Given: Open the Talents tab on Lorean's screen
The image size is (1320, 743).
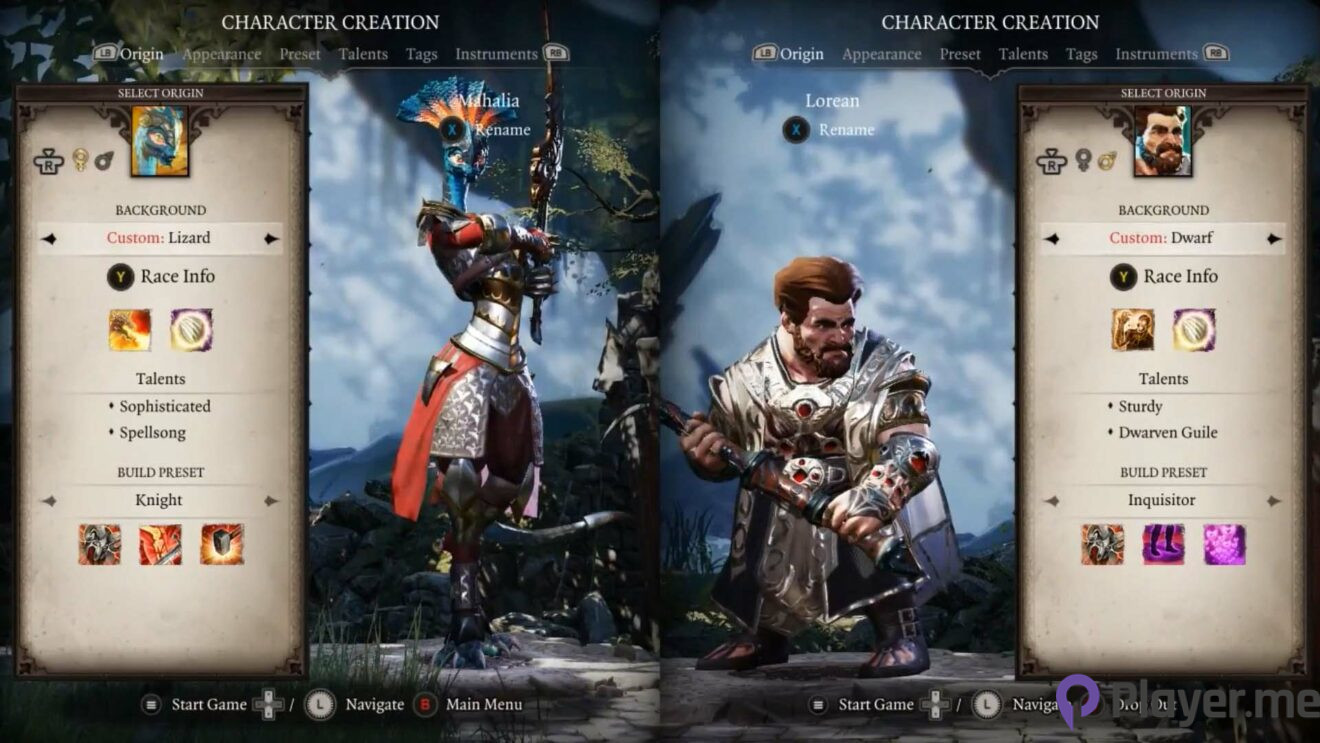Looking at the screenshot, I should tap(1023, 54).
